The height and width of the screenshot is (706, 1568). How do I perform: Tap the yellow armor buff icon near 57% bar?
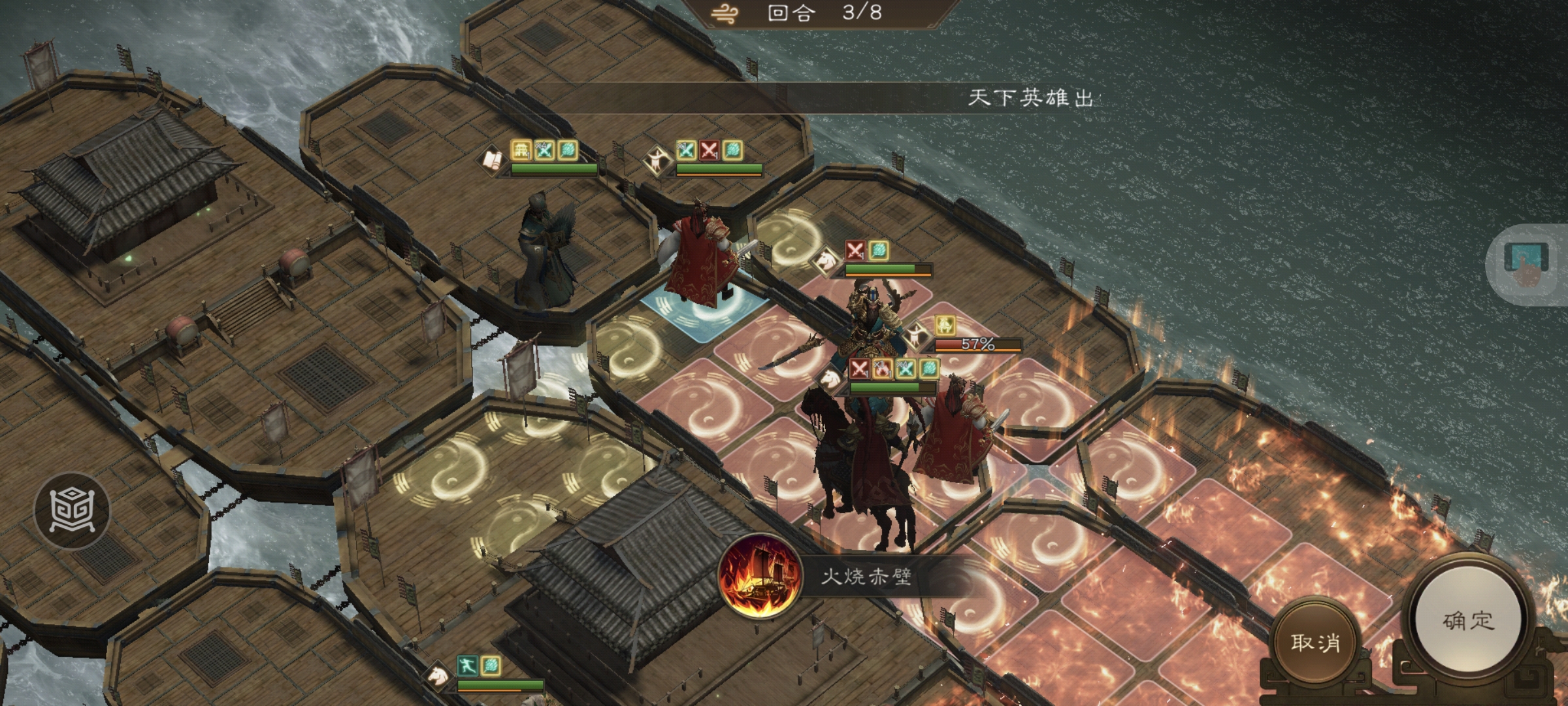[945, 326]
